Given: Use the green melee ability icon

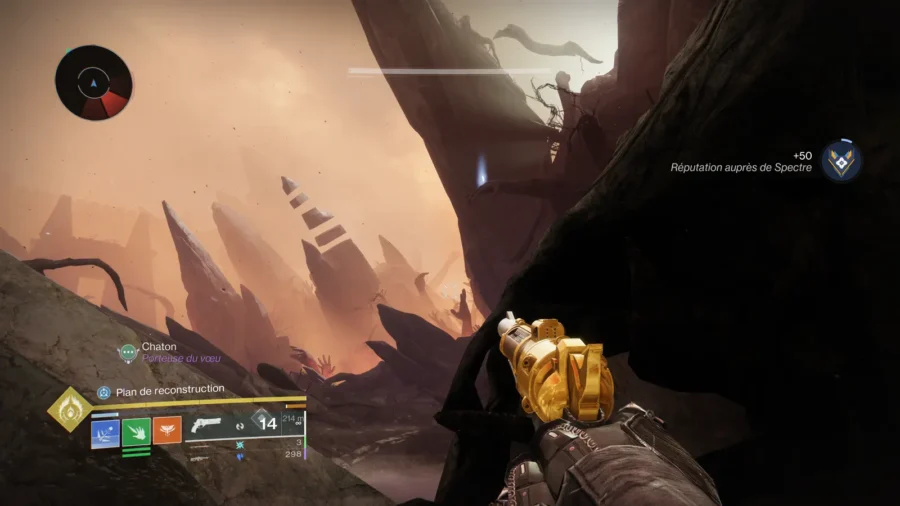Looking at the screenshot, I should click(136, 432).
